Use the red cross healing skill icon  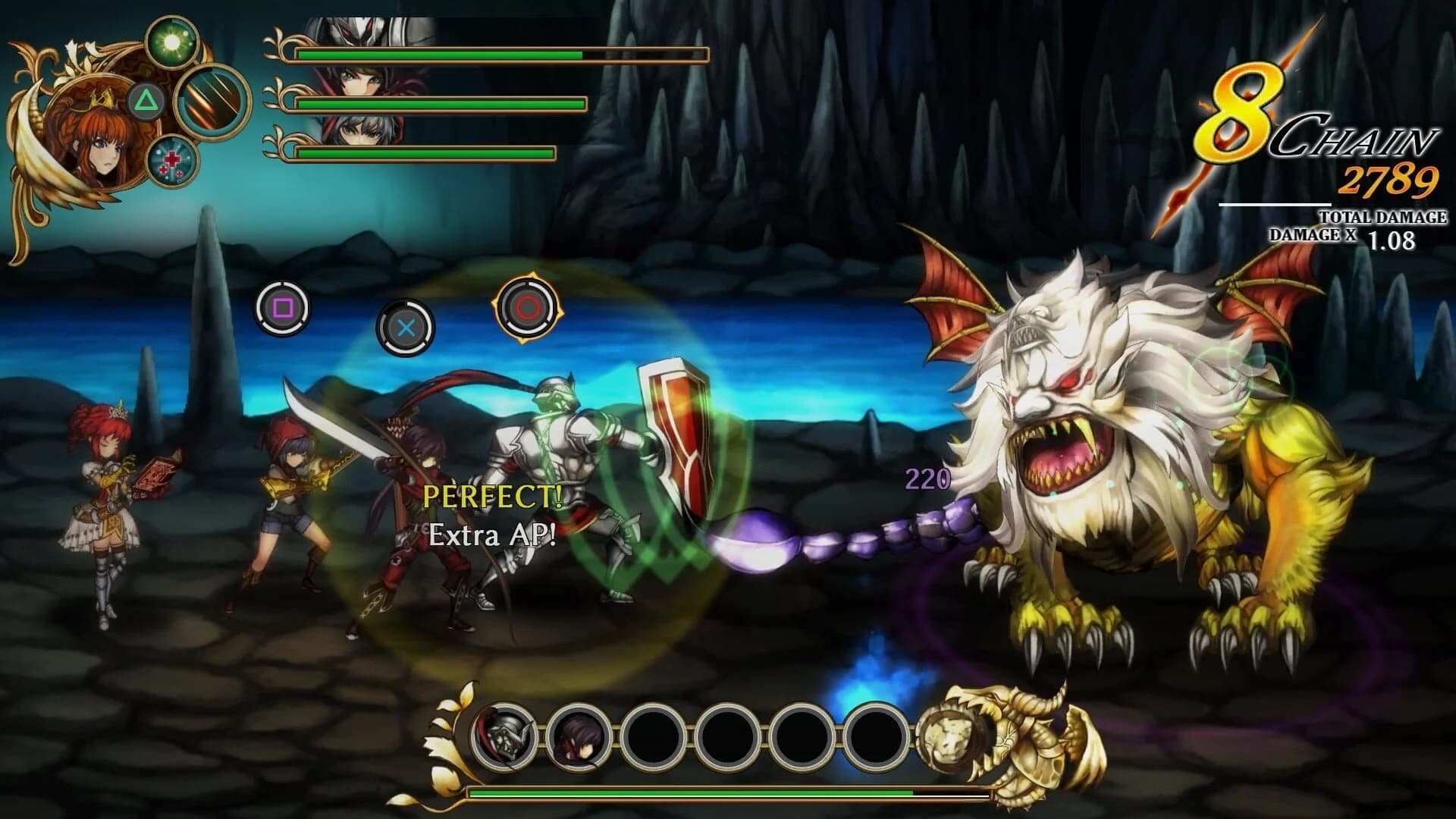[x=174, y=161]
